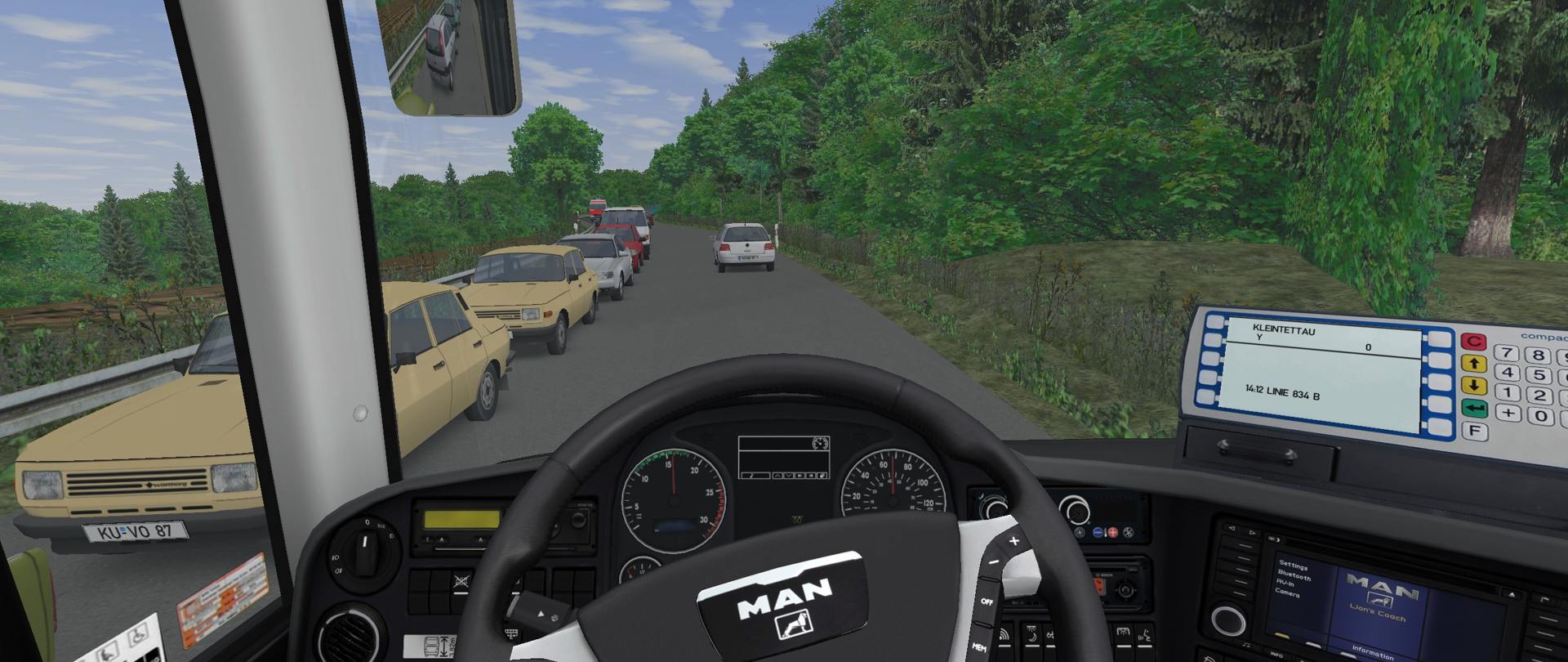This screenshot has height=662, width=1568.
Task: Enter digit 4 on the ticket keypad
Action: tap(1508, 373)
